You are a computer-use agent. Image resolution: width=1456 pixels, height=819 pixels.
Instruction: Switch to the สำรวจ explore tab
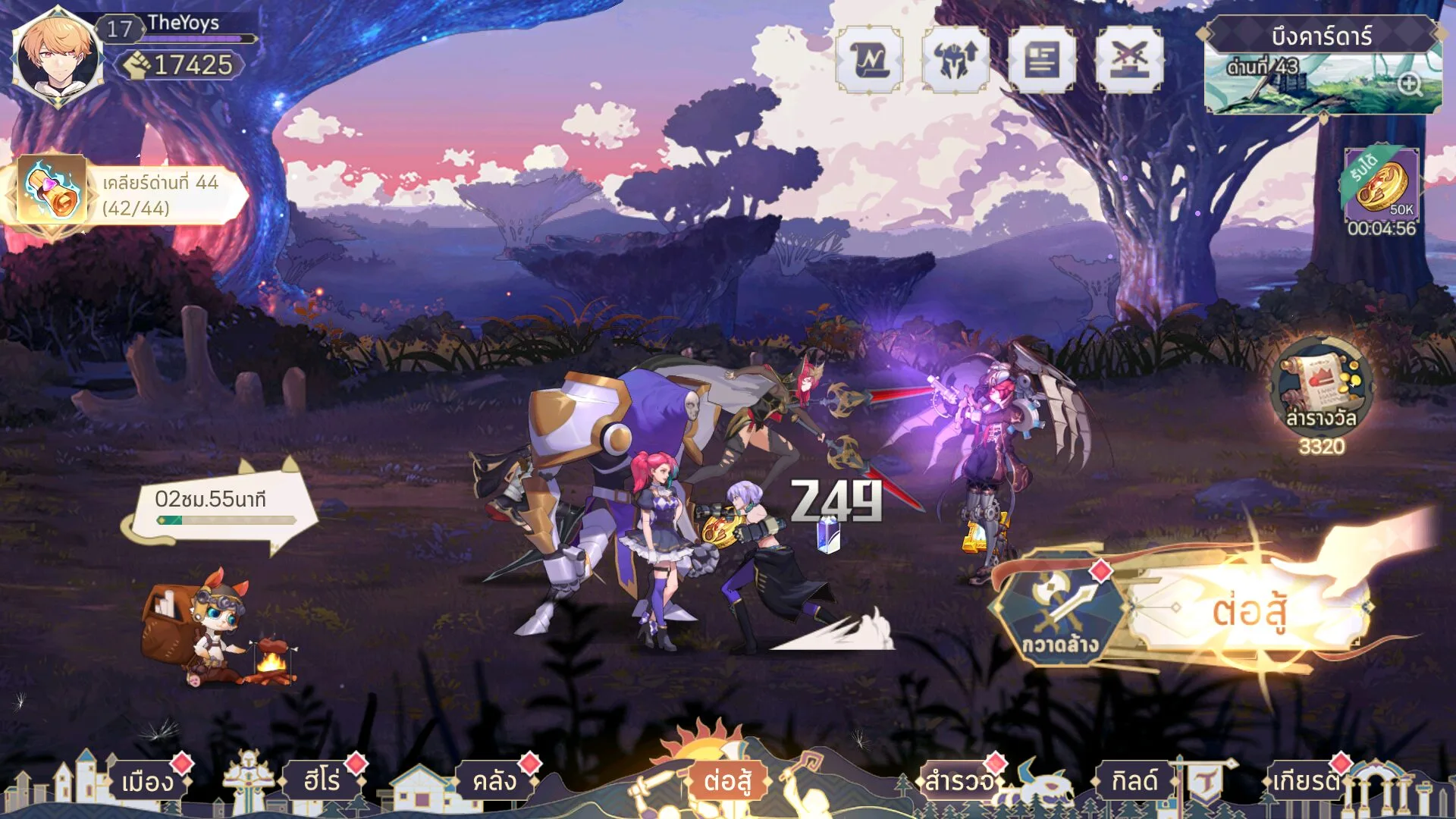(x=959, y=781)
